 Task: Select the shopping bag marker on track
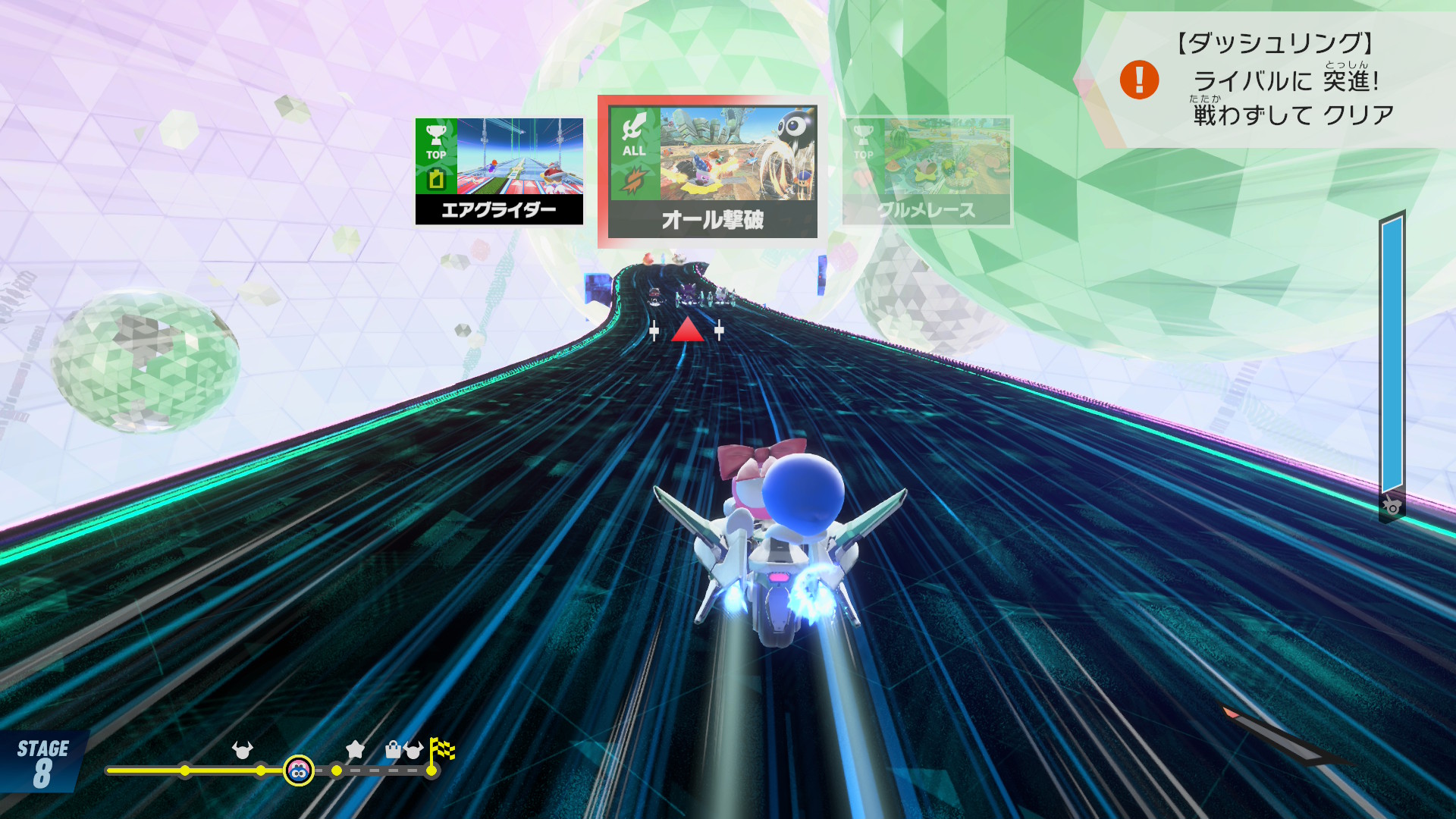[393, 750]
